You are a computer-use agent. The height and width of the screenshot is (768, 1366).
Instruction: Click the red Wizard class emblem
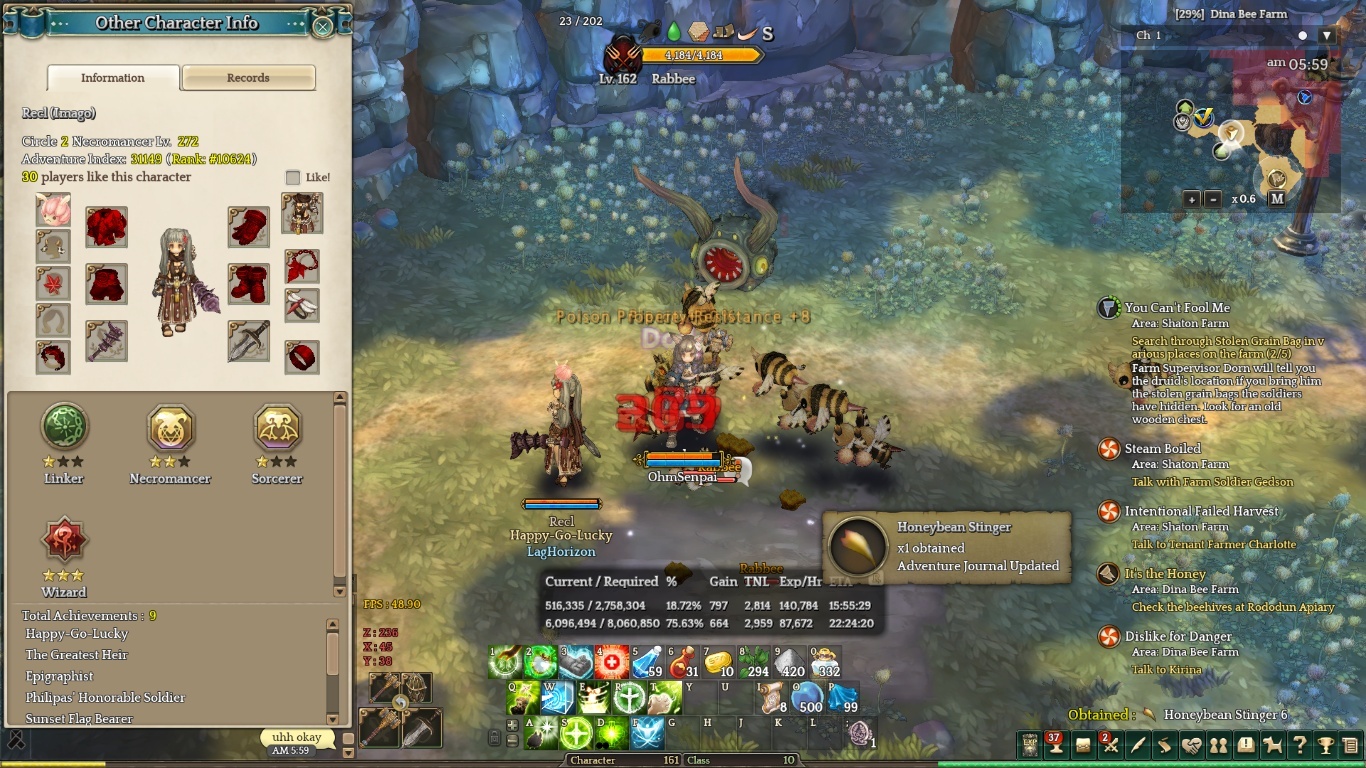point(64,541)
